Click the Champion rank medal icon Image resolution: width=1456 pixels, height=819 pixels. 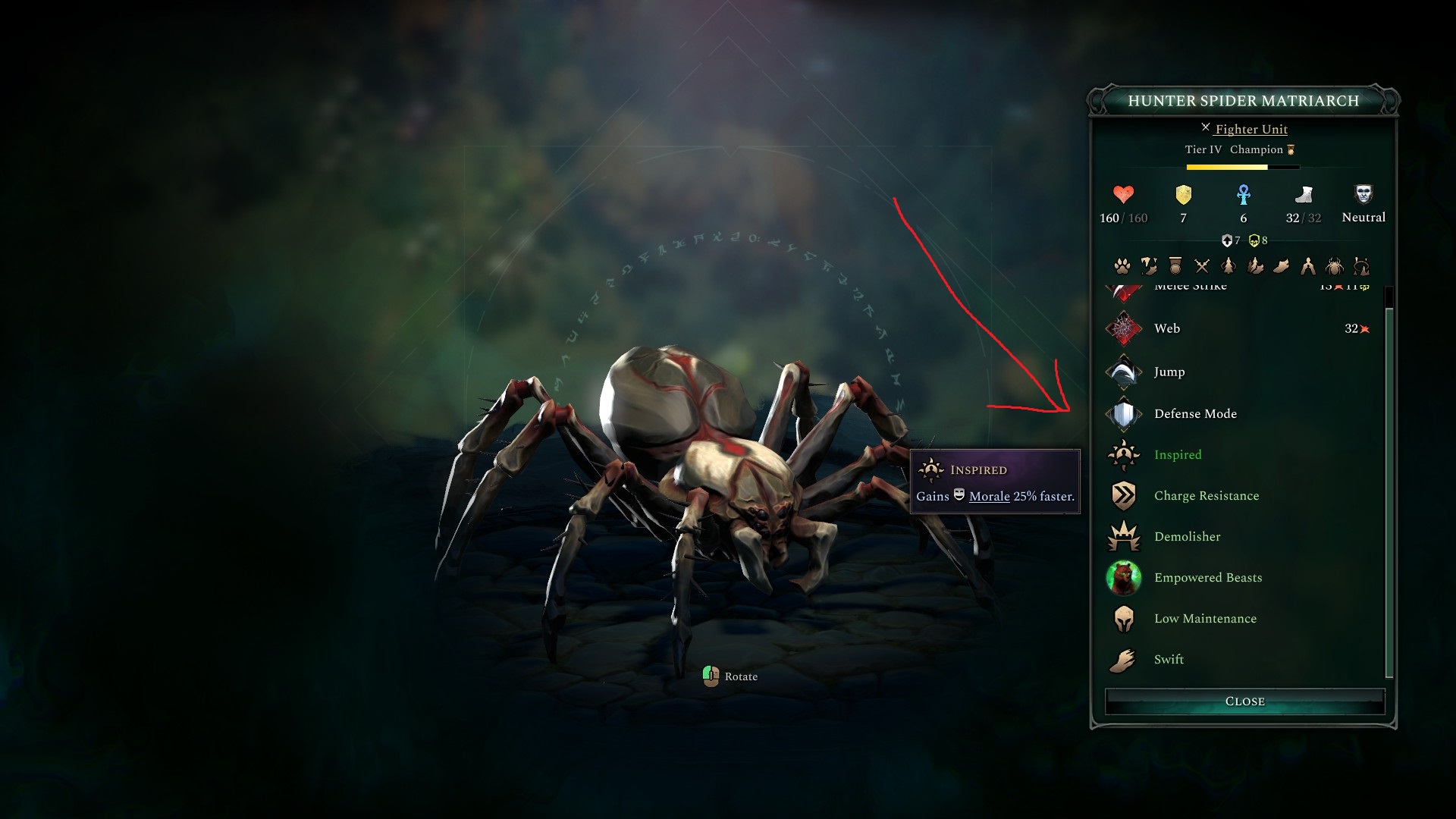(1289, 149)
